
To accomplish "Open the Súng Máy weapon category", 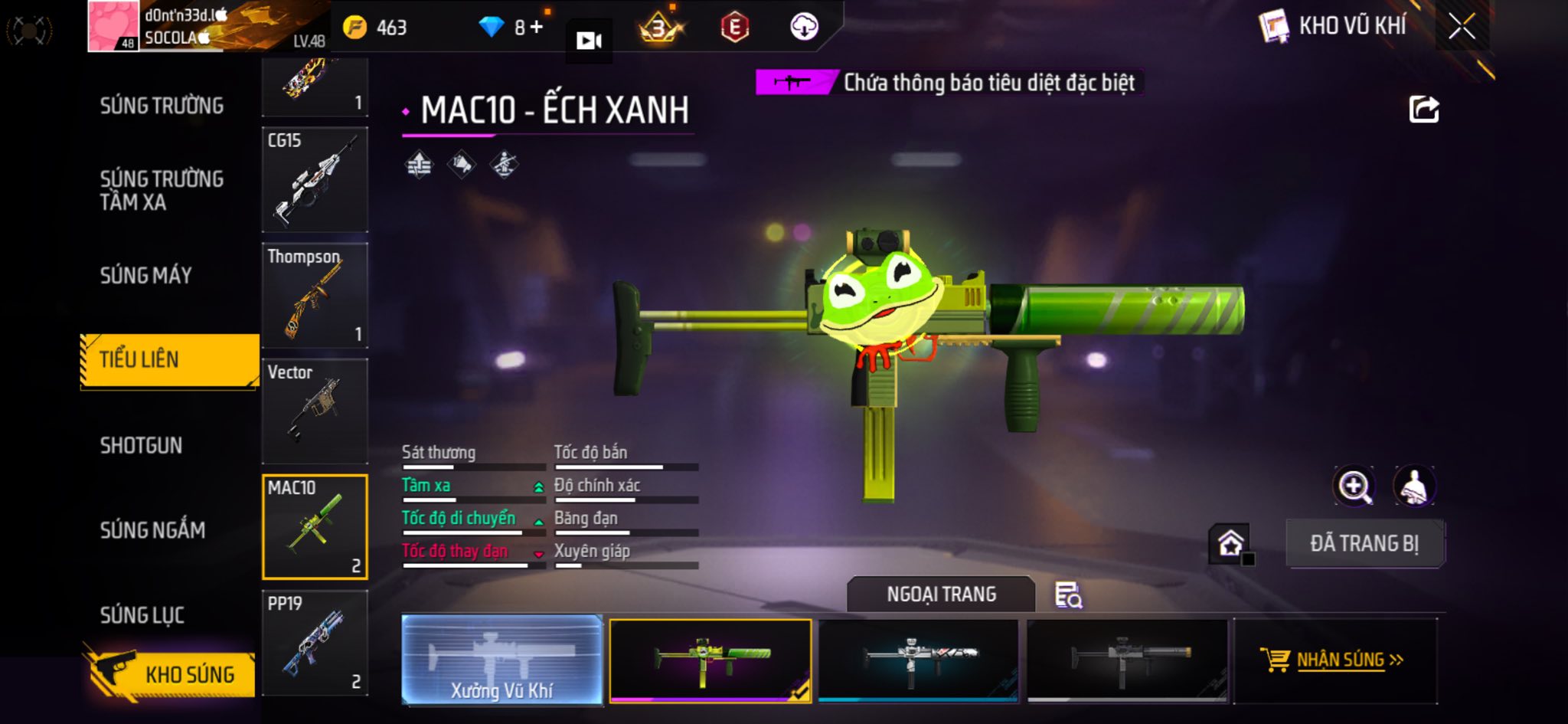I will (x=145, y=276).
